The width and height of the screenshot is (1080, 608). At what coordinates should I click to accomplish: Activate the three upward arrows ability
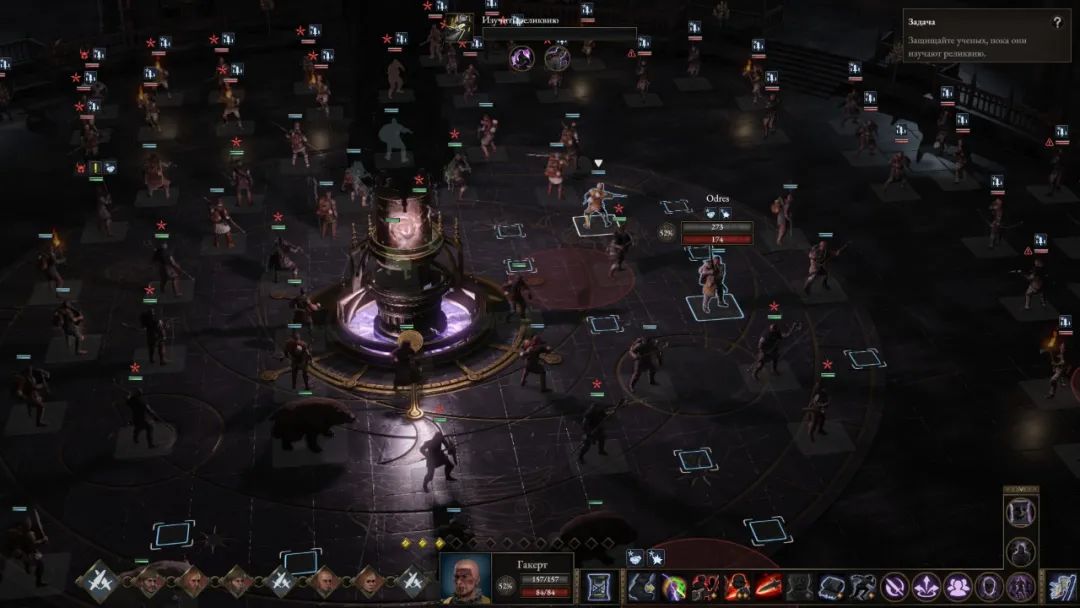tap(926, 586)
